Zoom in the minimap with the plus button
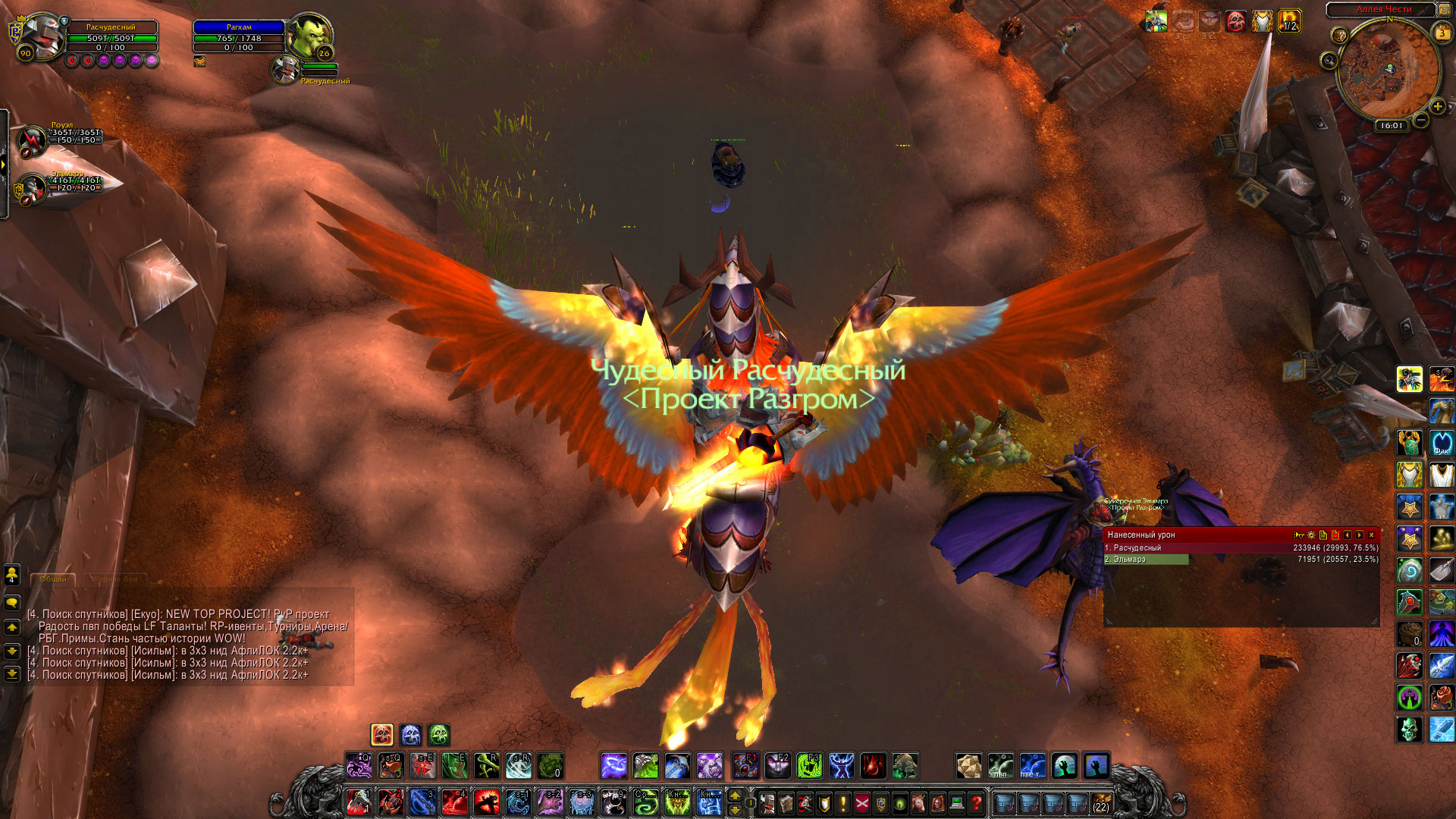The image size is (1456, 819). [x=1437, y=107]
